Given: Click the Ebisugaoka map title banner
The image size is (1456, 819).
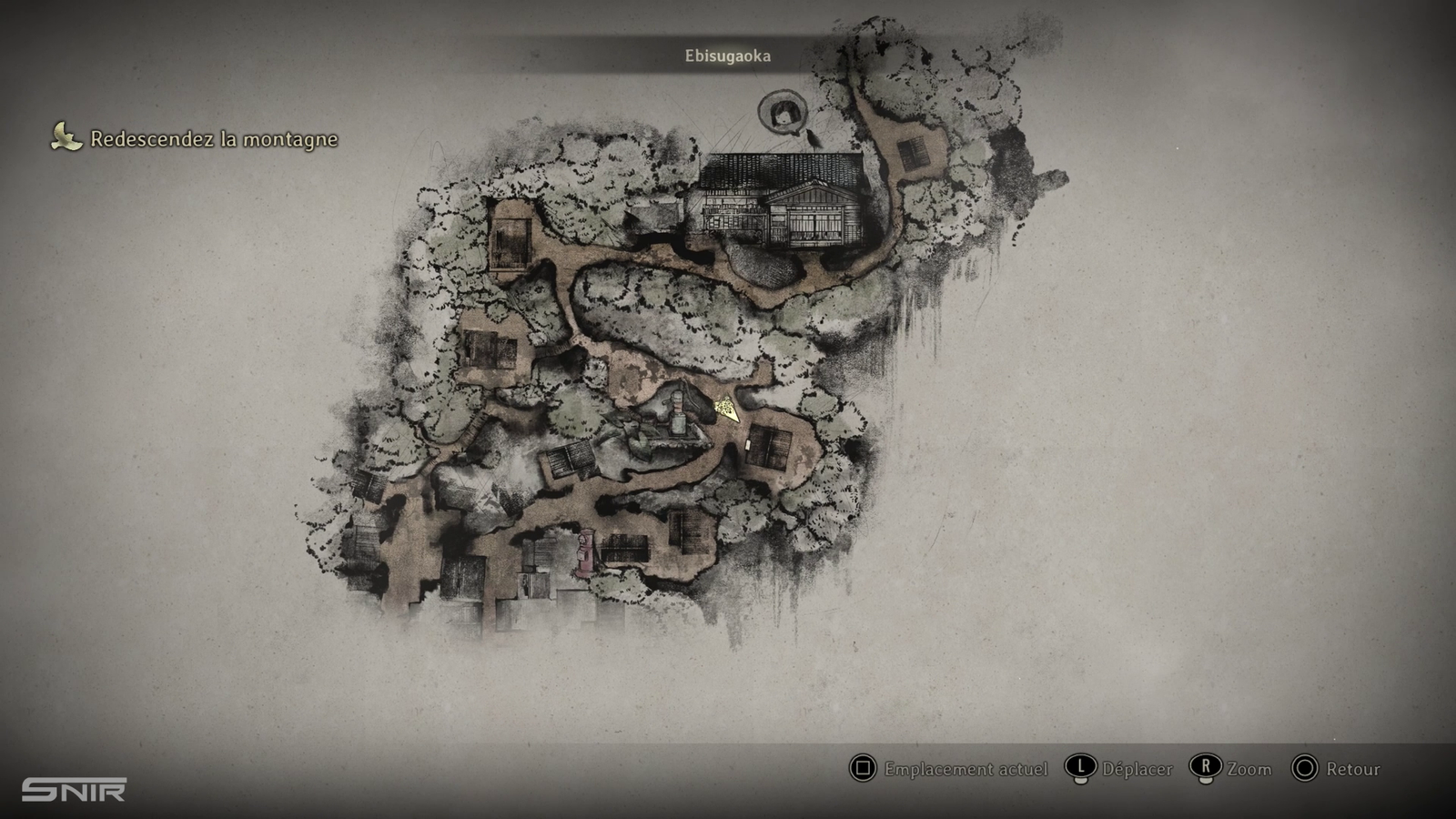Looking at the screenshot, I should (x=727, y=56).
